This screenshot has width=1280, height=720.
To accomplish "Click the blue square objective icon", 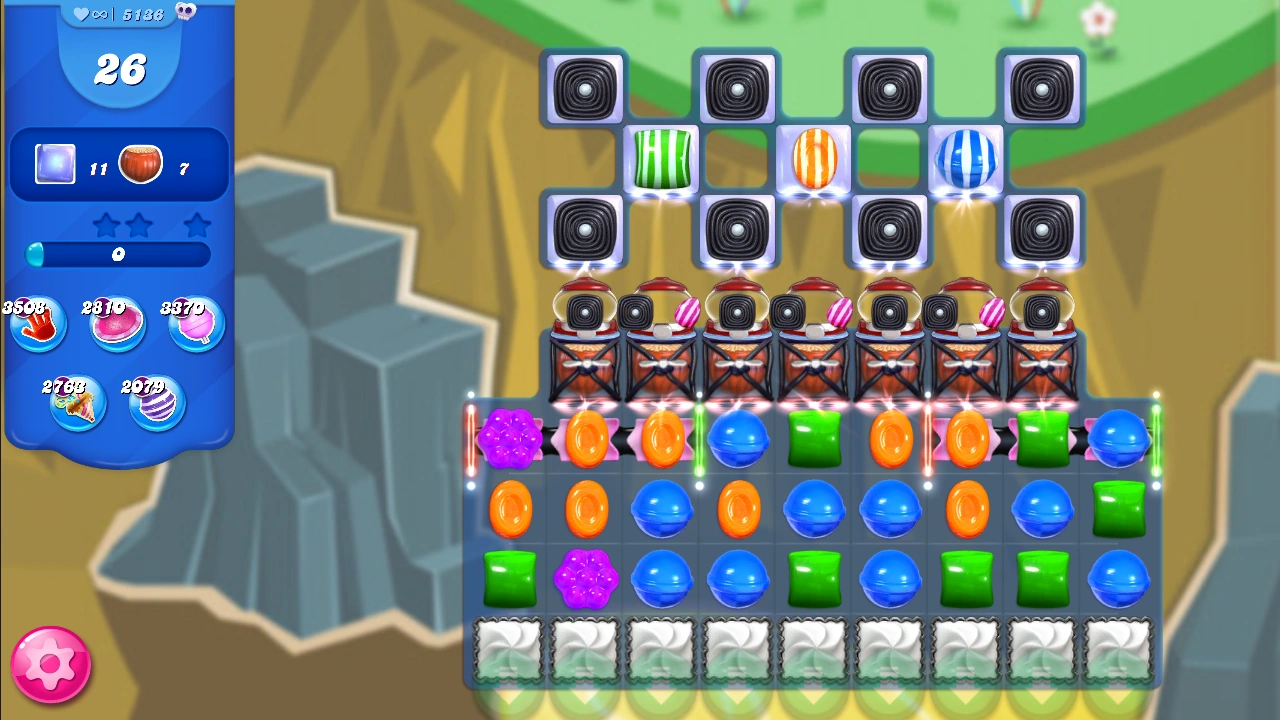I will pyautogui.click(x=53, y=163).
